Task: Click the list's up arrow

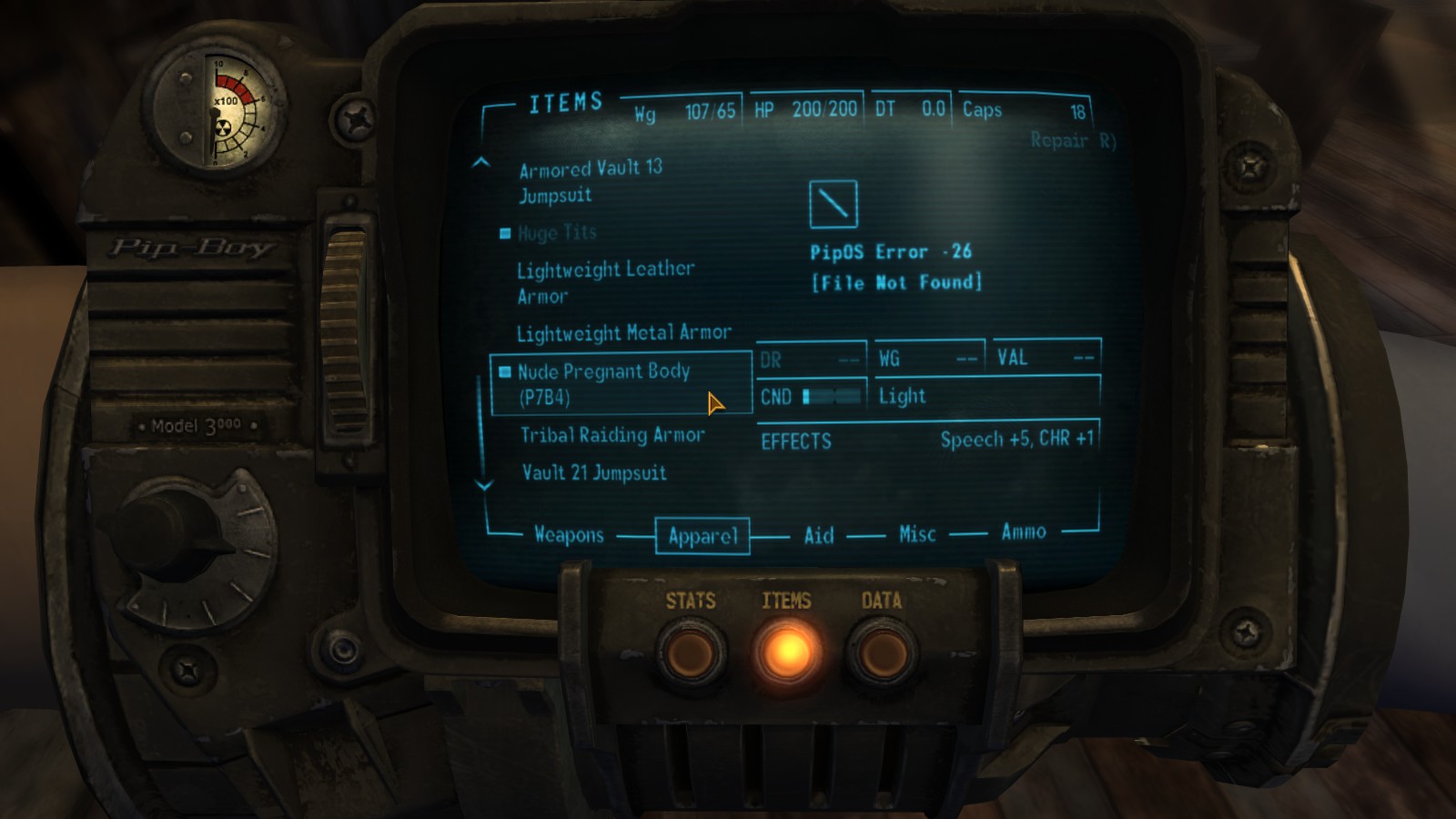Action: pos(481,164)
